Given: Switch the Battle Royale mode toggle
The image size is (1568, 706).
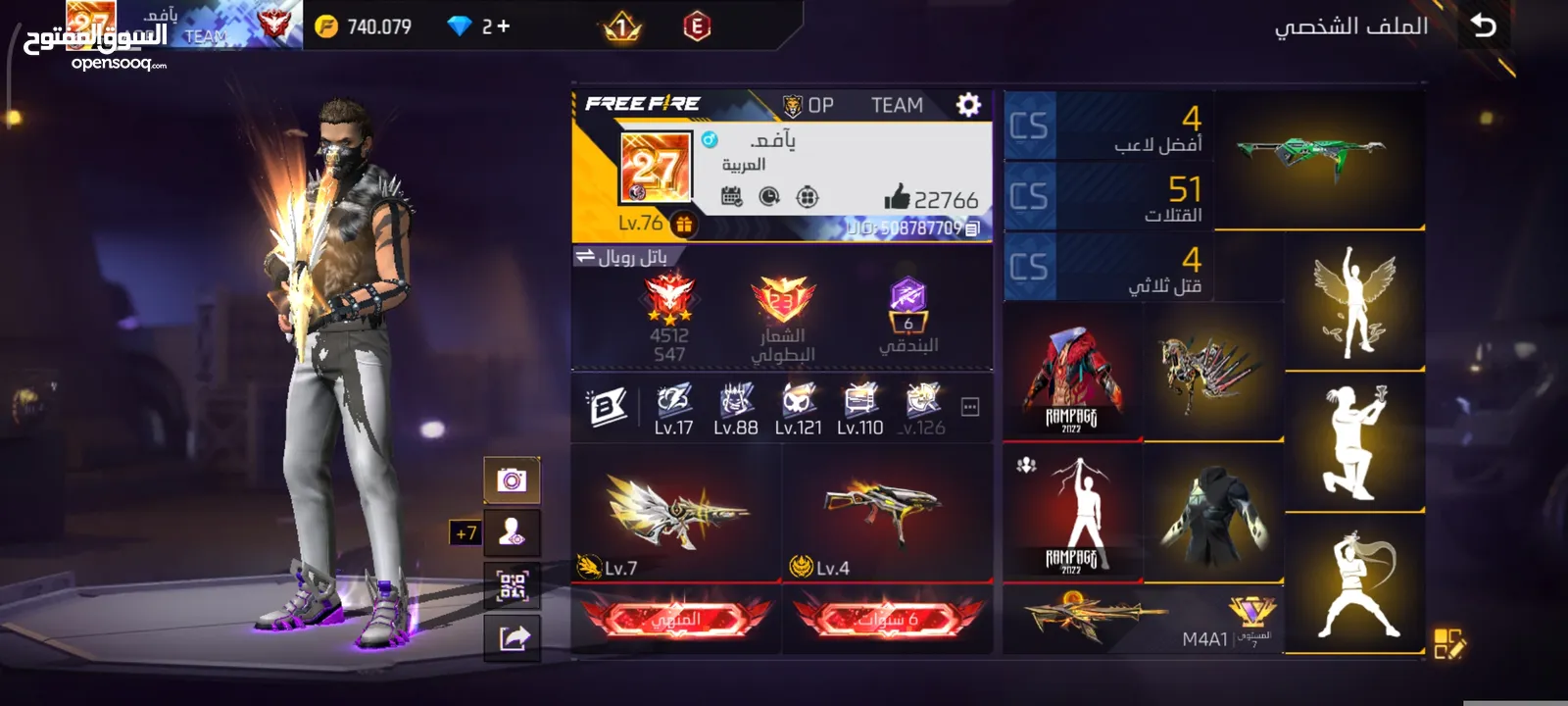Looking at the screenshot, I should pos(585,256).
